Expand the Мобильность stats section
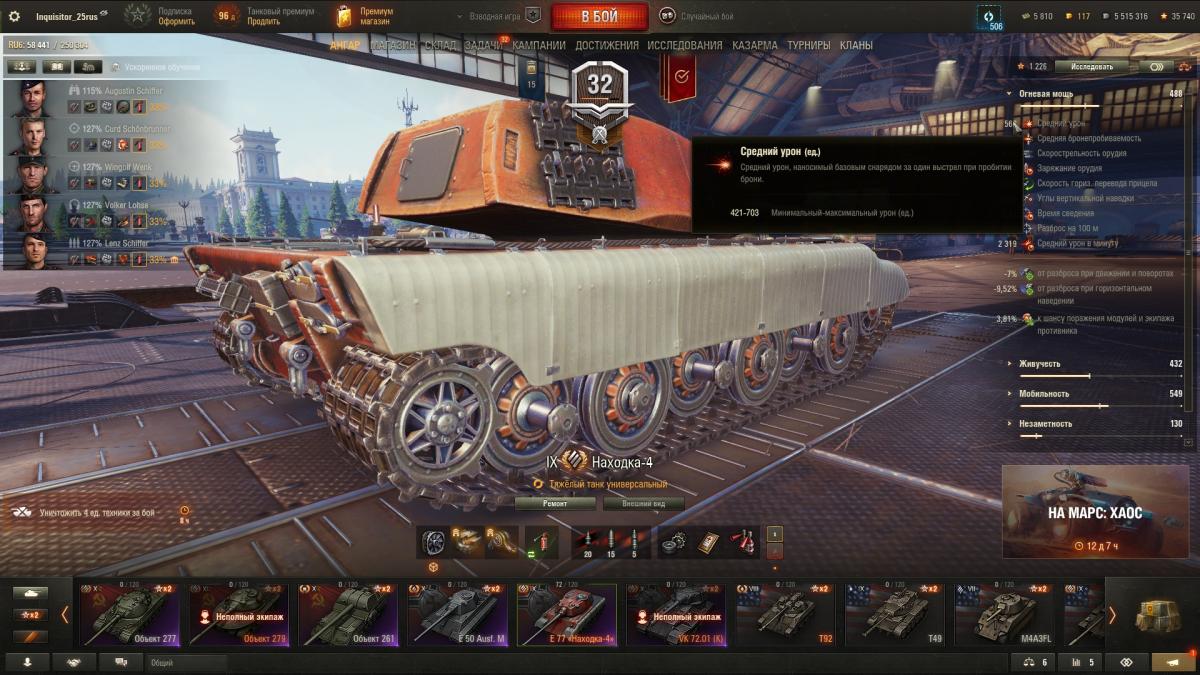Screen dimensions: 1200x675 [x=1044, y=394]
